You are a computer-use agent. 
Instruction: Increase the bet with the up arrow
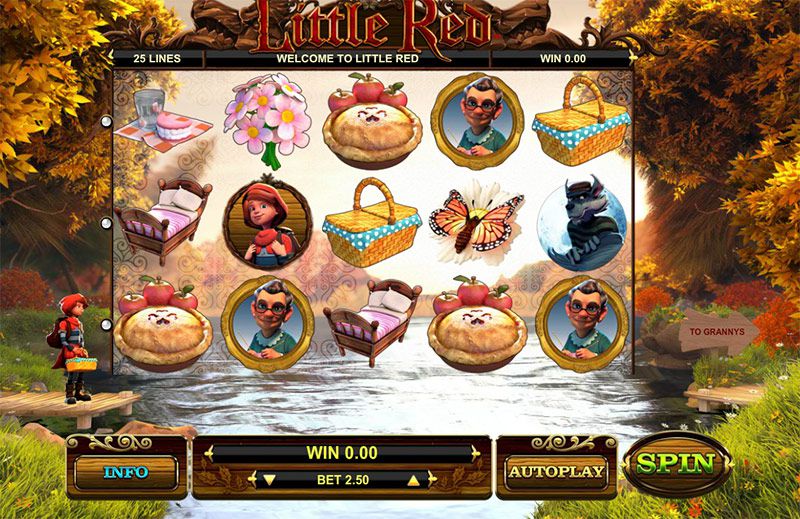tap(413, 480)
